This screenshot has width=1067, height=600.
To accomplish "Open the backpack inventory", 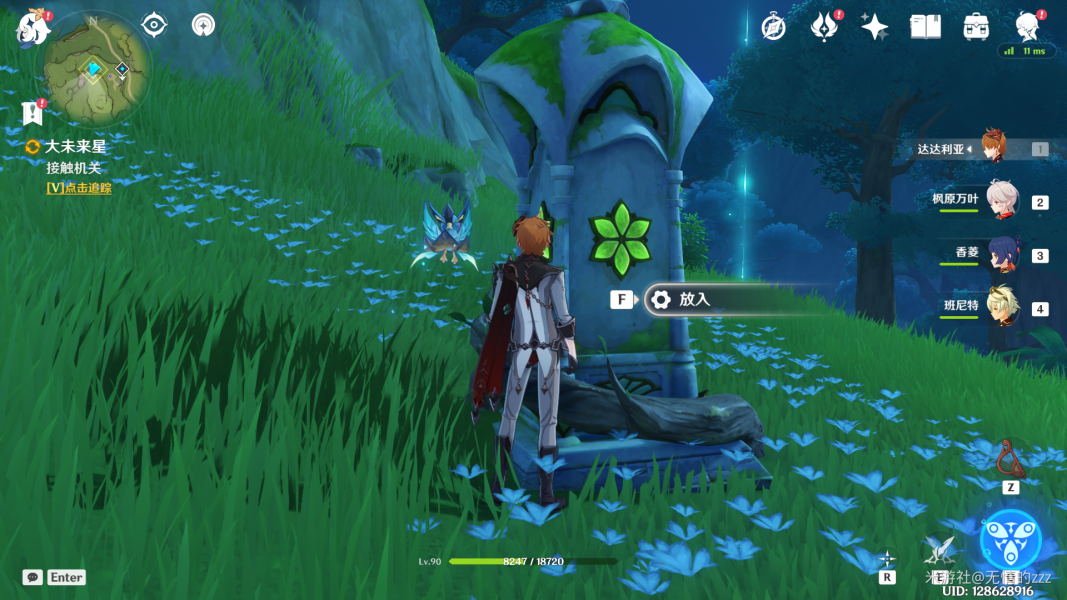I will (976, 27).
